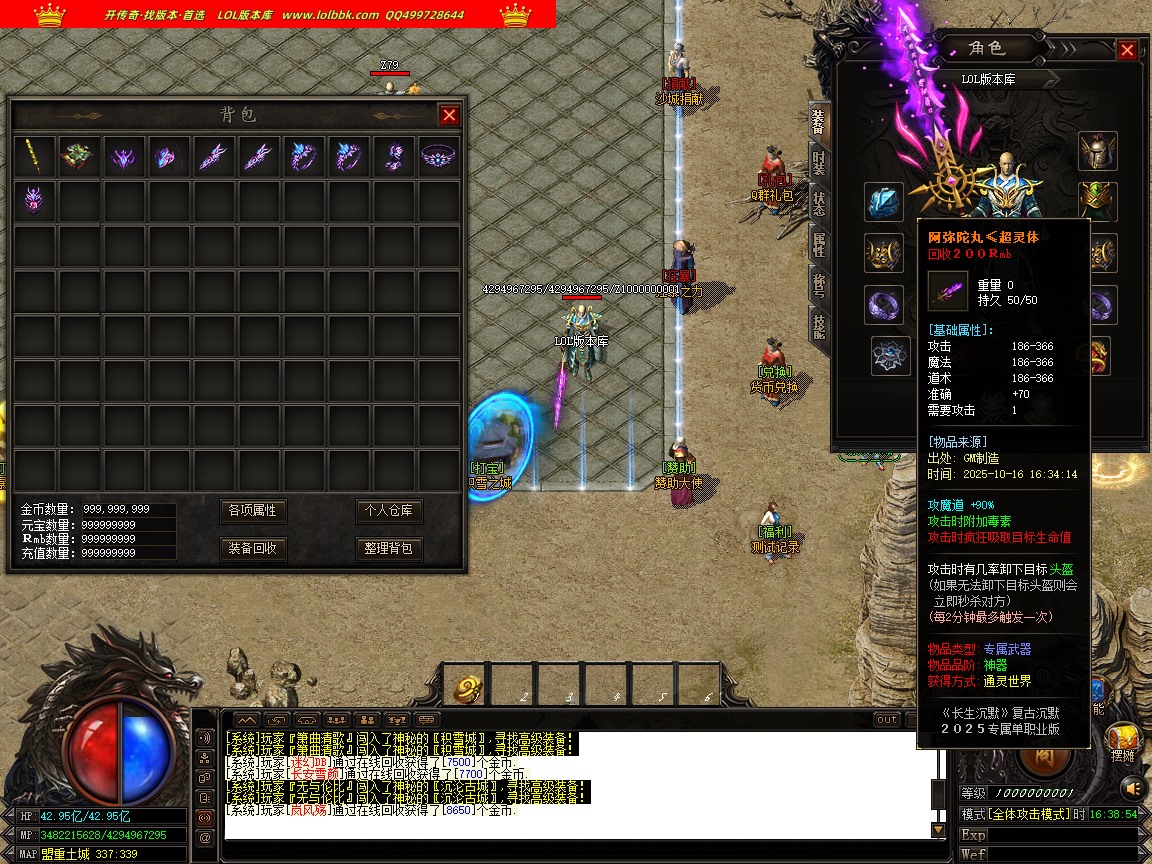Sort the bag with 整理背包
The image size is (1152, 864).
pyautogui.click(x=389, y=548)
